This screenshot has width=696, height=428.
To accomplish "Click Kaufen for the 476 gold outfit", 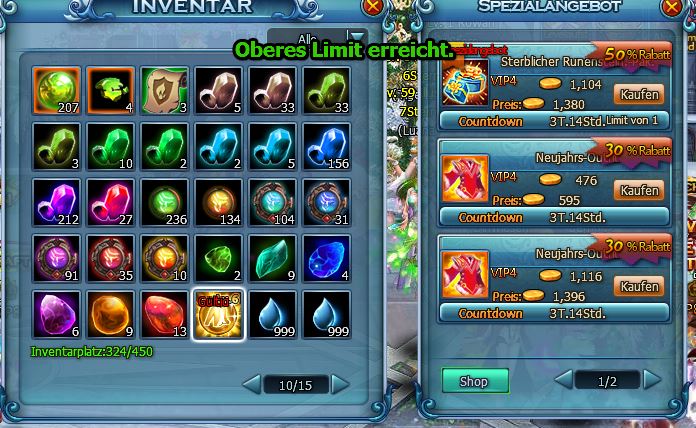I will (639, 190).
